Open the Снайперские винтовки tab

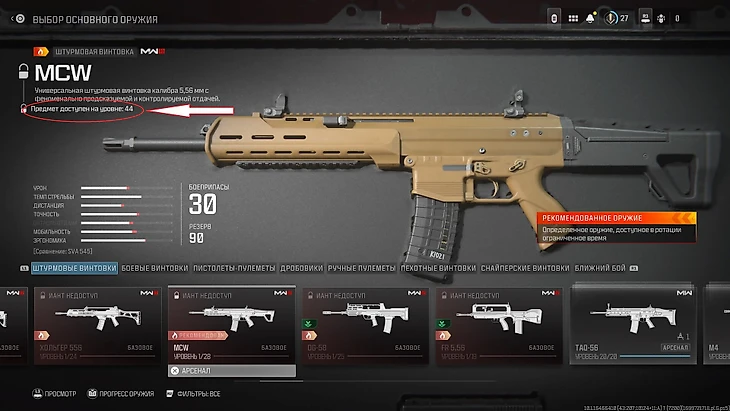point(526,268)
